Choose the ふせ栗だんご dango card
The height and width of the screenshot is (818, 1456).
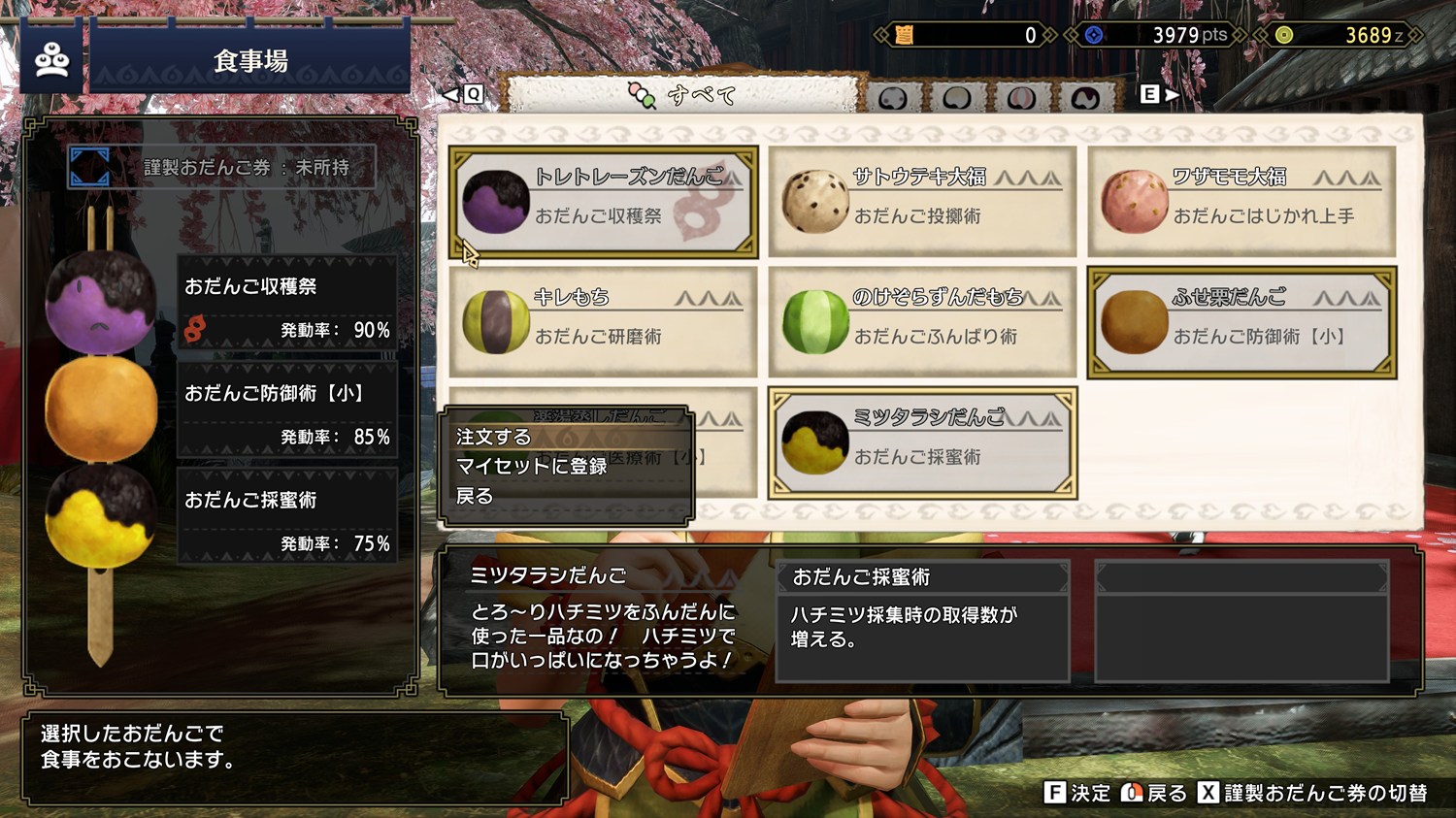tap(1241, 322)
